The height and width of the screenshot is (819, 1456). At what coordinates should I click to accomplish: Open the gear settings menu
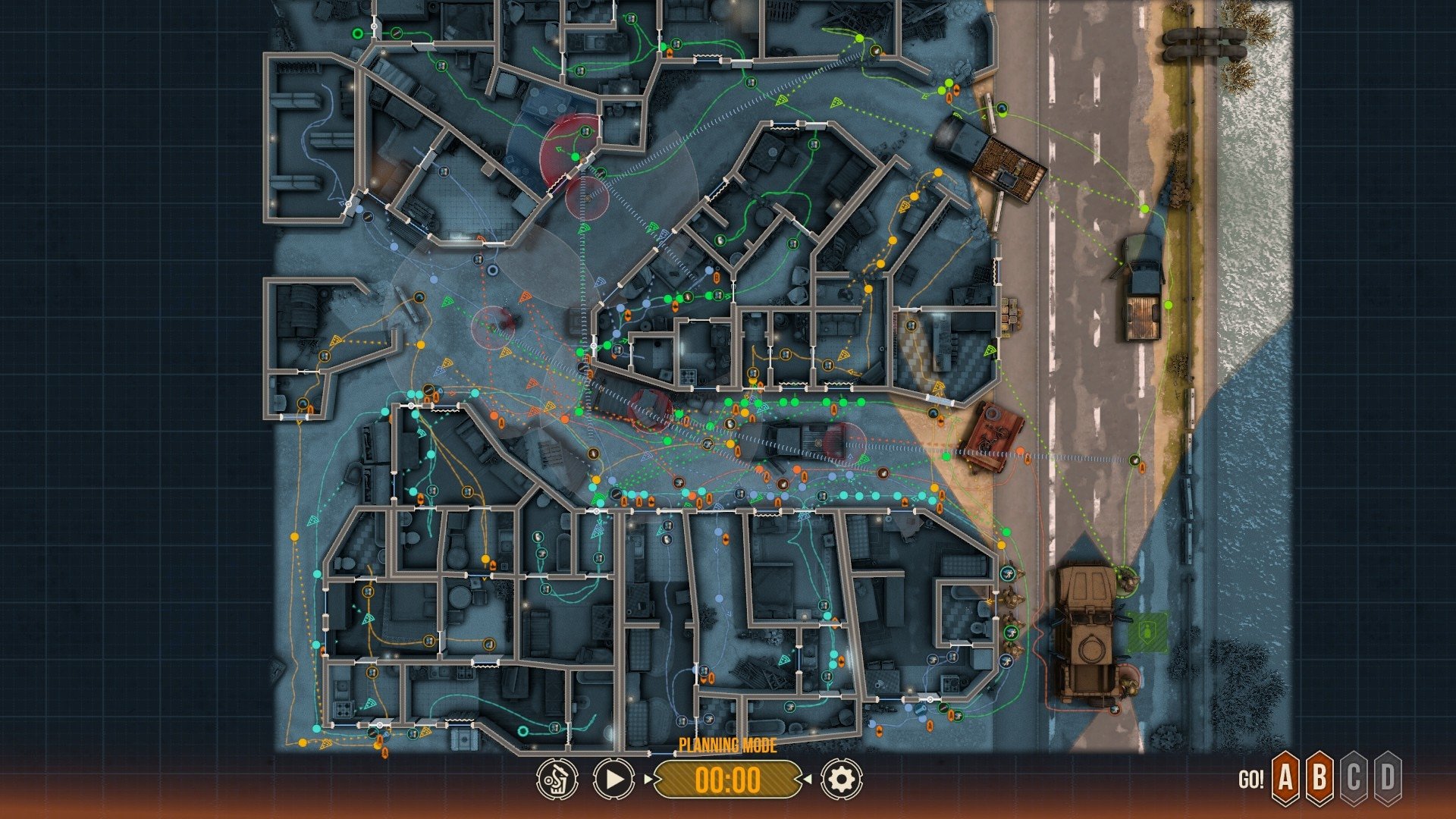[x=841, y=779]
